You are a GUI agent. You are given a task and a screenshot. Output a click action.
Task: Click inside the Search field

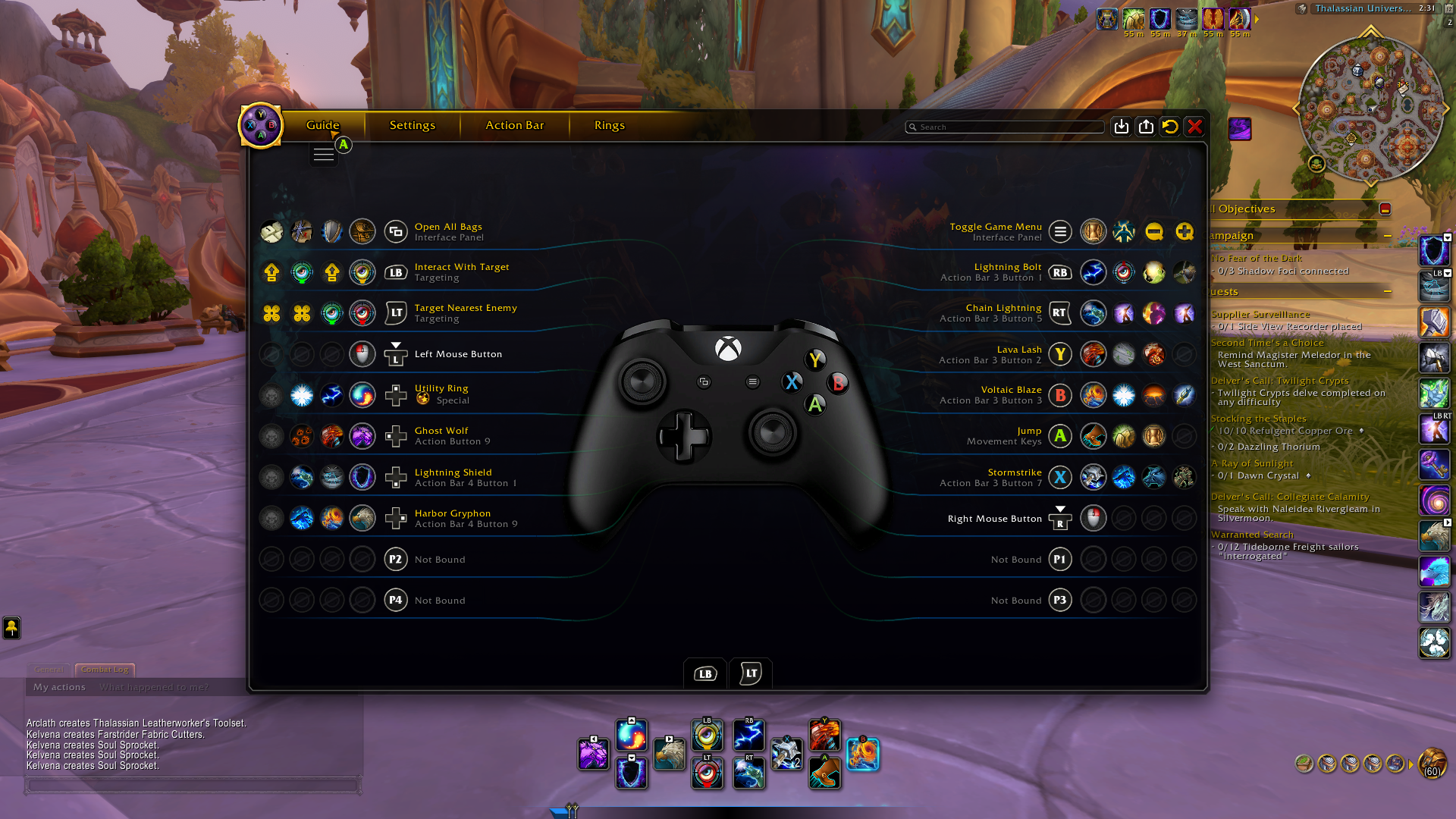(x=1005, y=127)
